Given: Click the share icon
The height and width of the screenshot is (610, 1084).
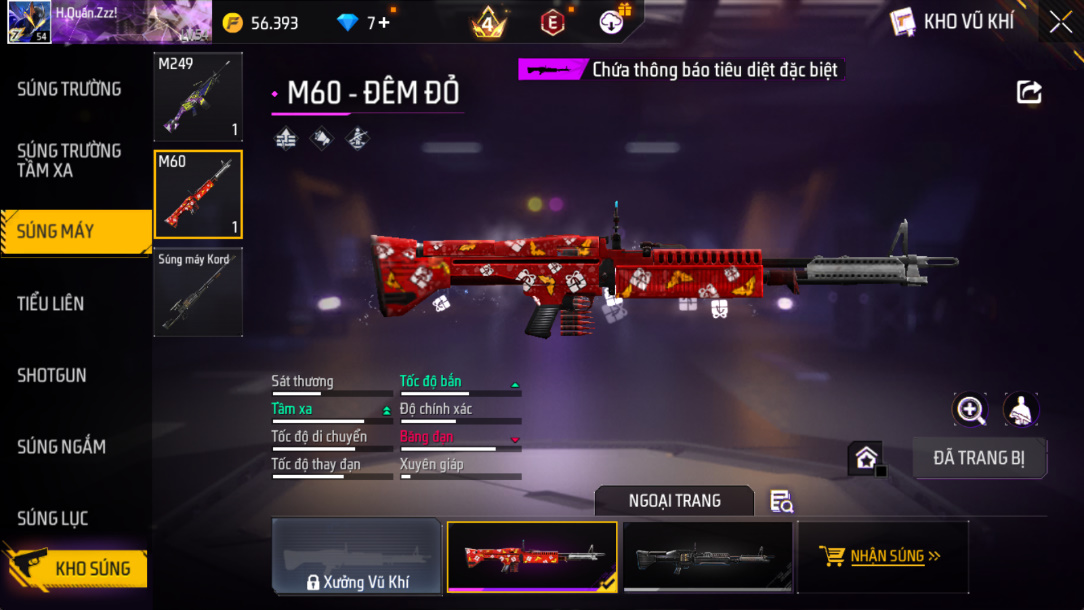Looking at the screenshot, I should pyautogui.click(x=1029, y=92).
